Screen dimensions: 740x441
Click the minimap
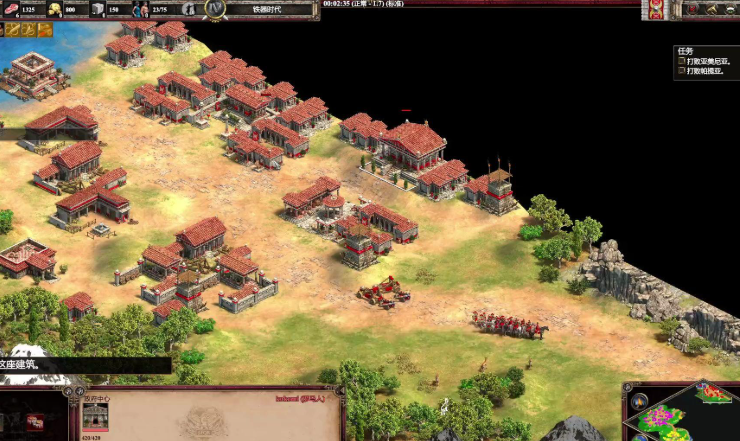tap(690, 415)
